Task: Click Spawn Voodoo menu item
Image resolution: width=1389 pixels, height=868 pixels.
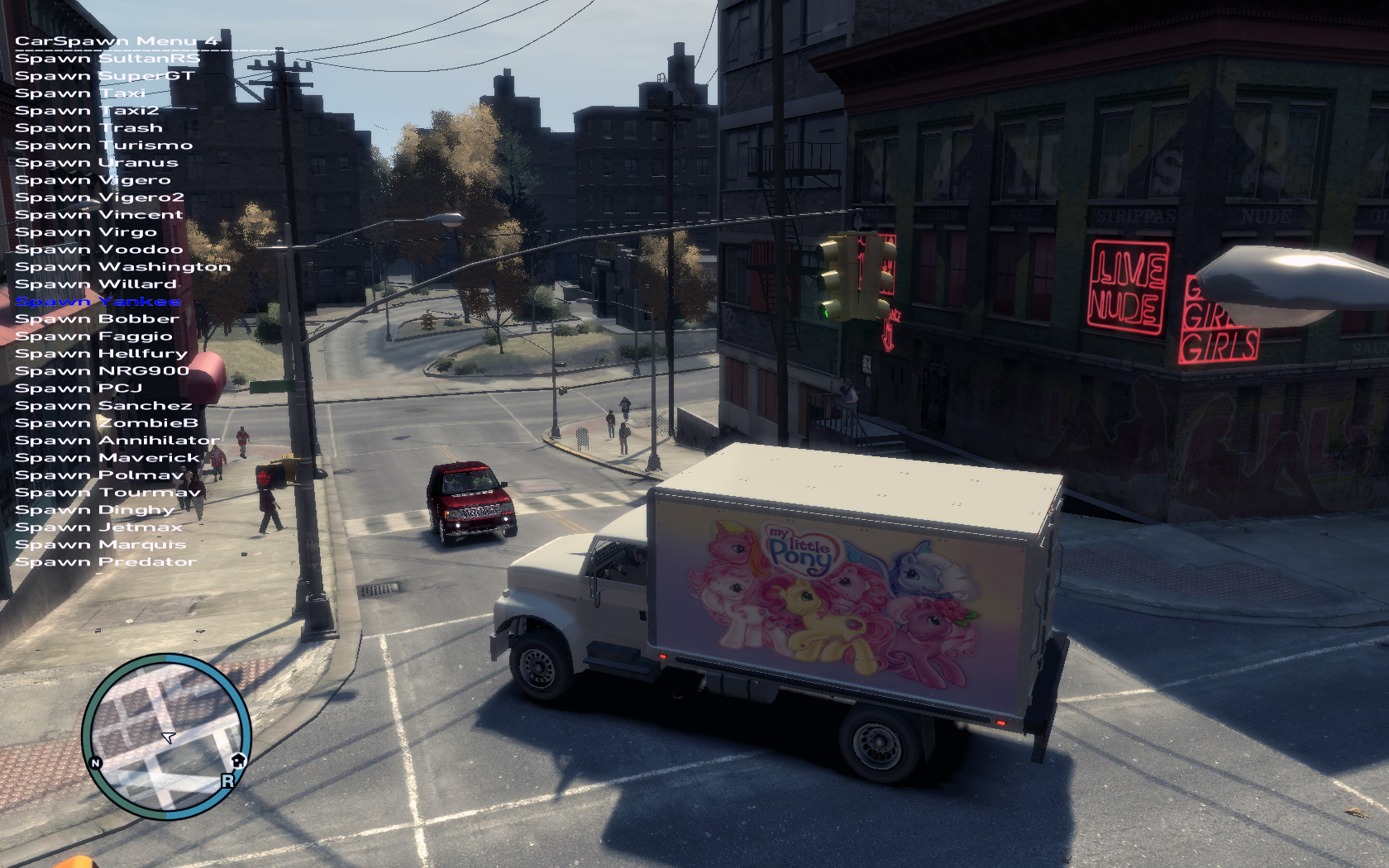Action: tap(98, 250)
